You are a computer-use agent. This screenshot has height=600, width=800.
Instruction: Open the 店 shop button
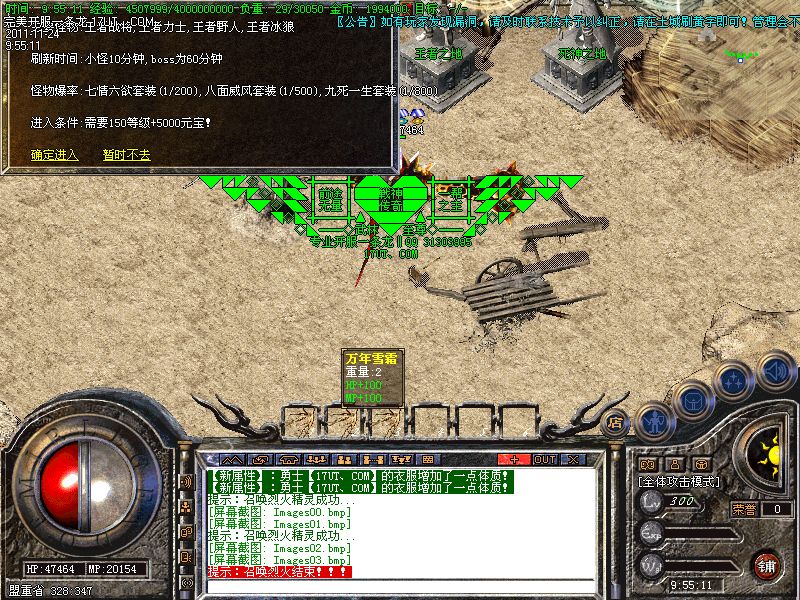pos(615,423)
